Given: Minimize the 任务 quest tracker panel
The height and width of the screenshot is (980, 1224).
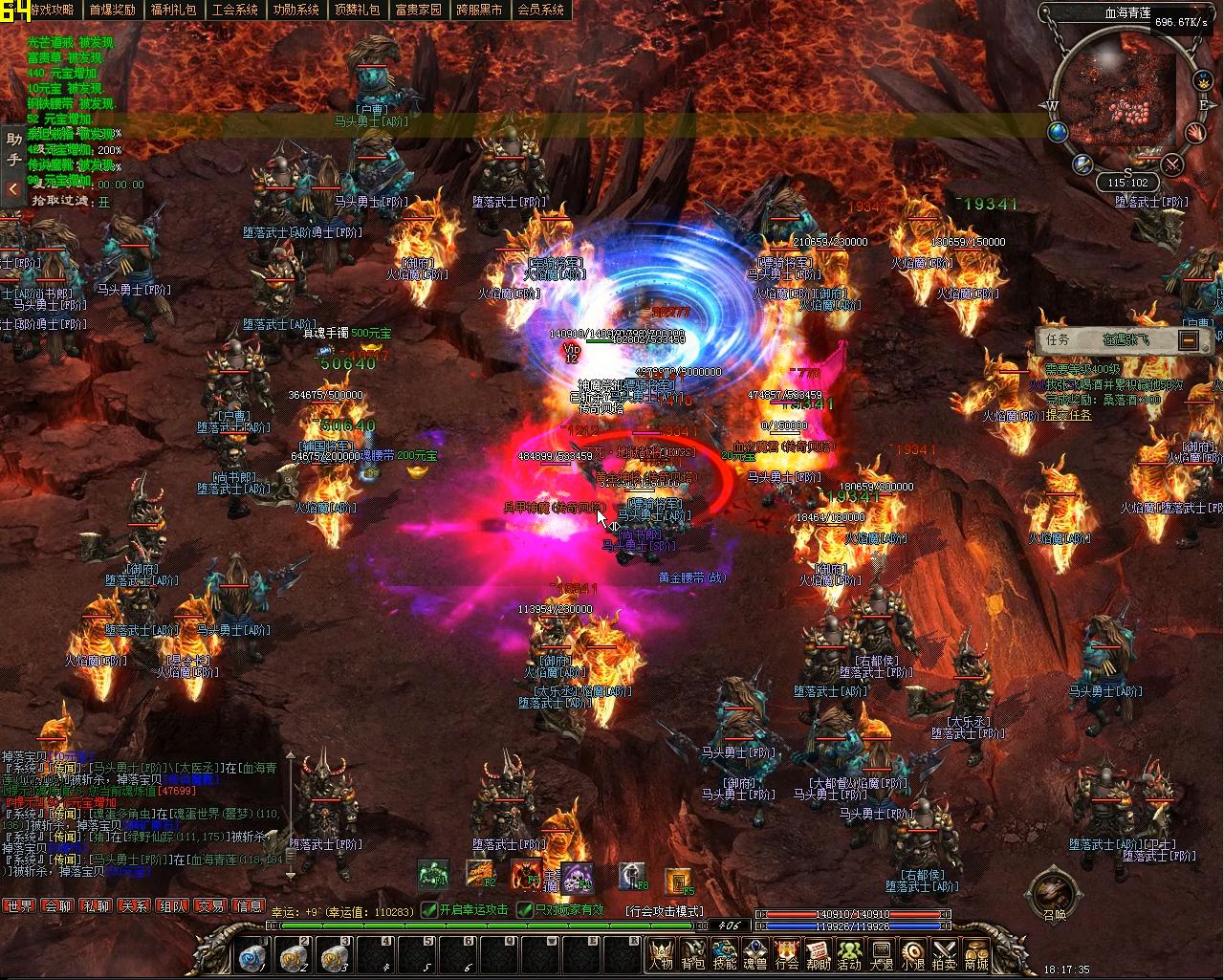Looking at the screenshot, I should 1188,339.
